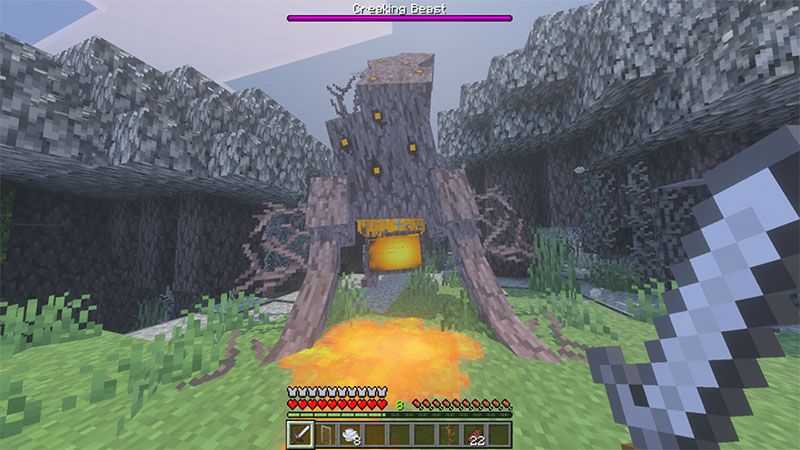The width and height of the screenshot is (800, 450).
Task: Select the white item stack of 8
Action: coord(350,434)
